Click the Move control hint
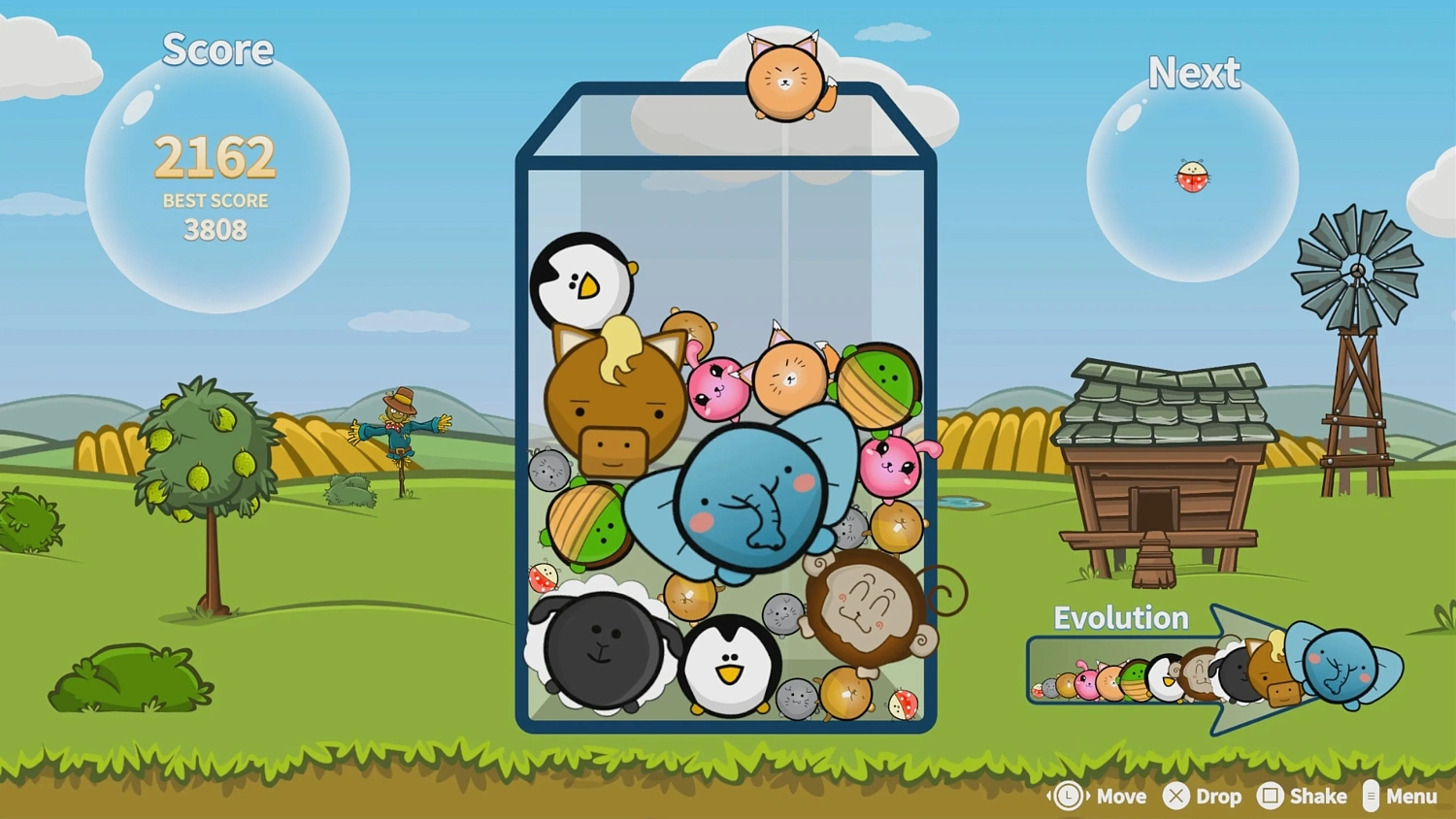 (x=1097, y=796)
